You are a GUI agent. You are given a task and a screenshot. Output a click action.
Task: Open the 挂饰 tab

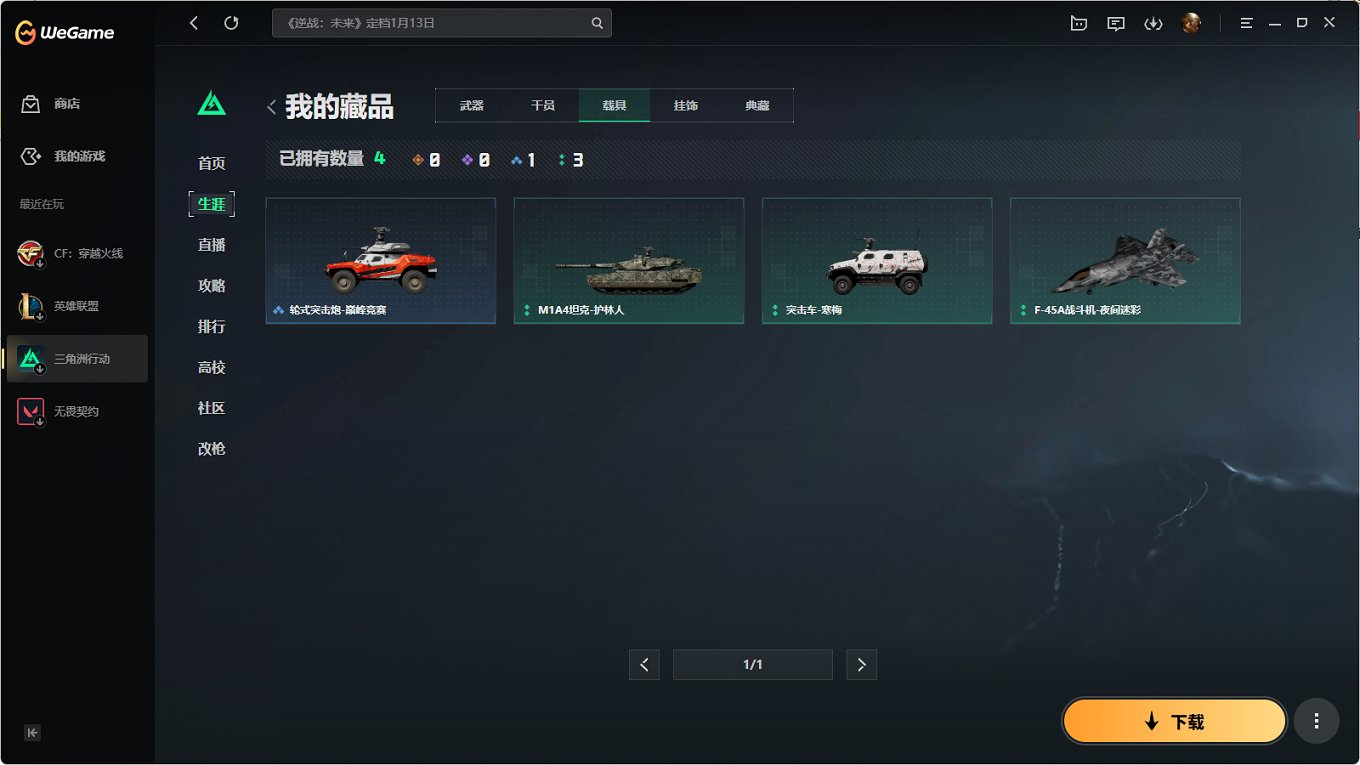(686, 104)
